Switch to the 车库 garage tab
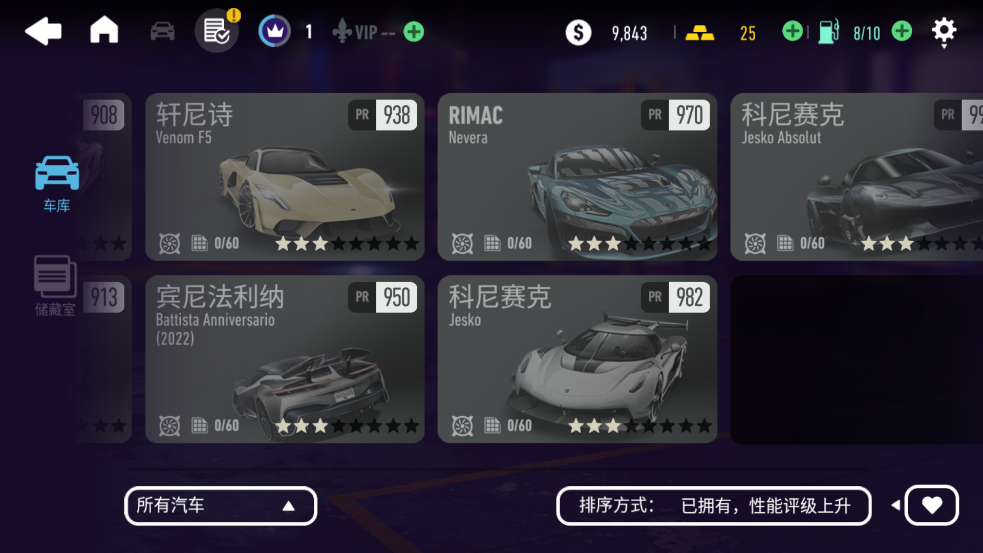Image resolution: width=983 pixels, height=553 pixels. [x=57, y=184]
